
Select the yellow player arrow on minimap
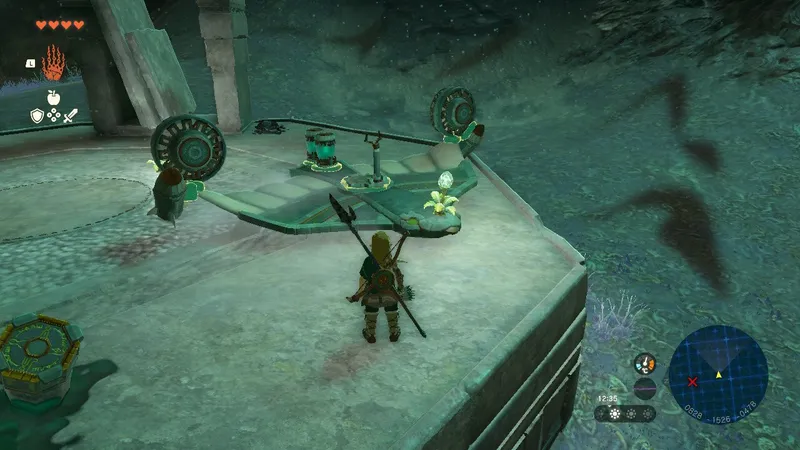click(x=718, y=375)
